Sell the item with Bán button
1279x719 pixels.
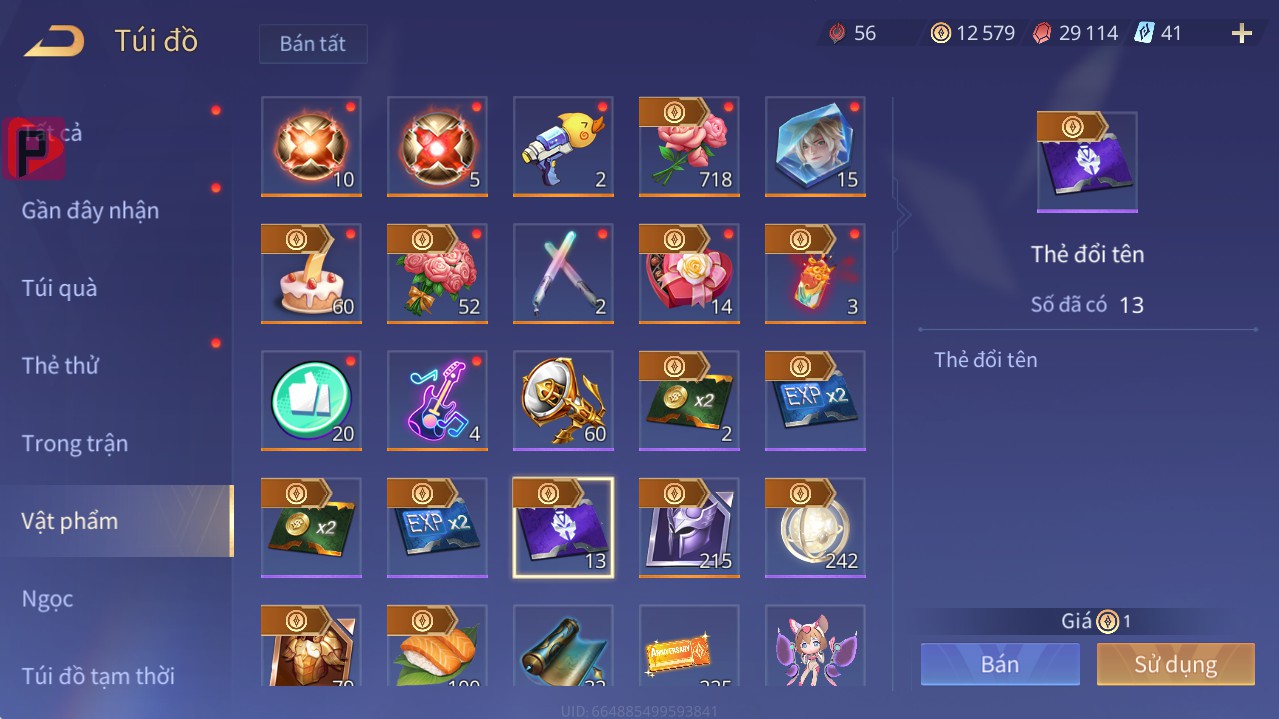1000,664
